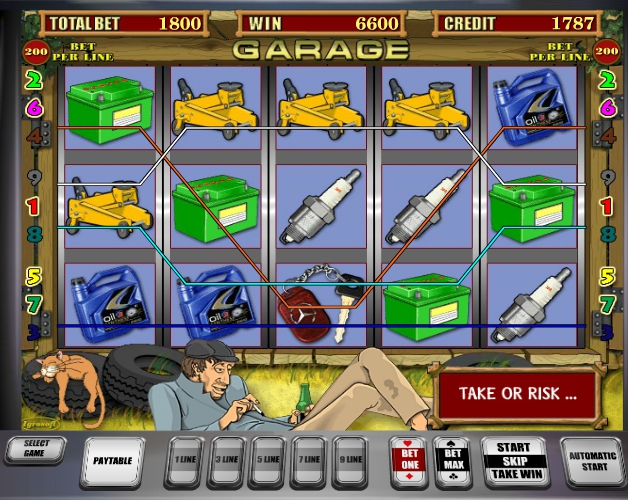Screen dimensions: 628x500
Task: Activate the 5 Line button
Action: pyautogui.click(x=269, y=459)
